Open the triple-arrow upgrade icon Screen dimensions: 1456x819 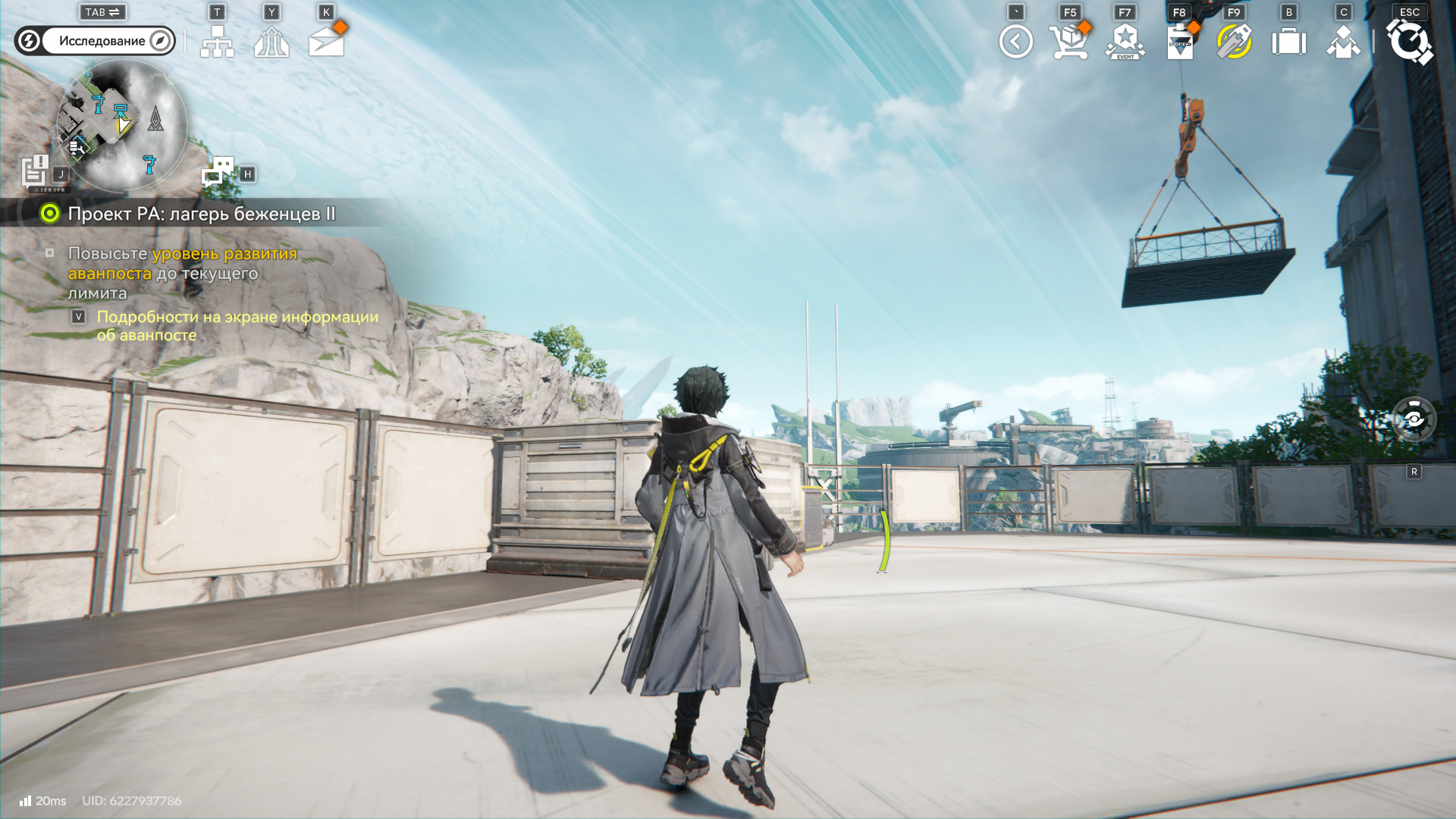(271, 42)
